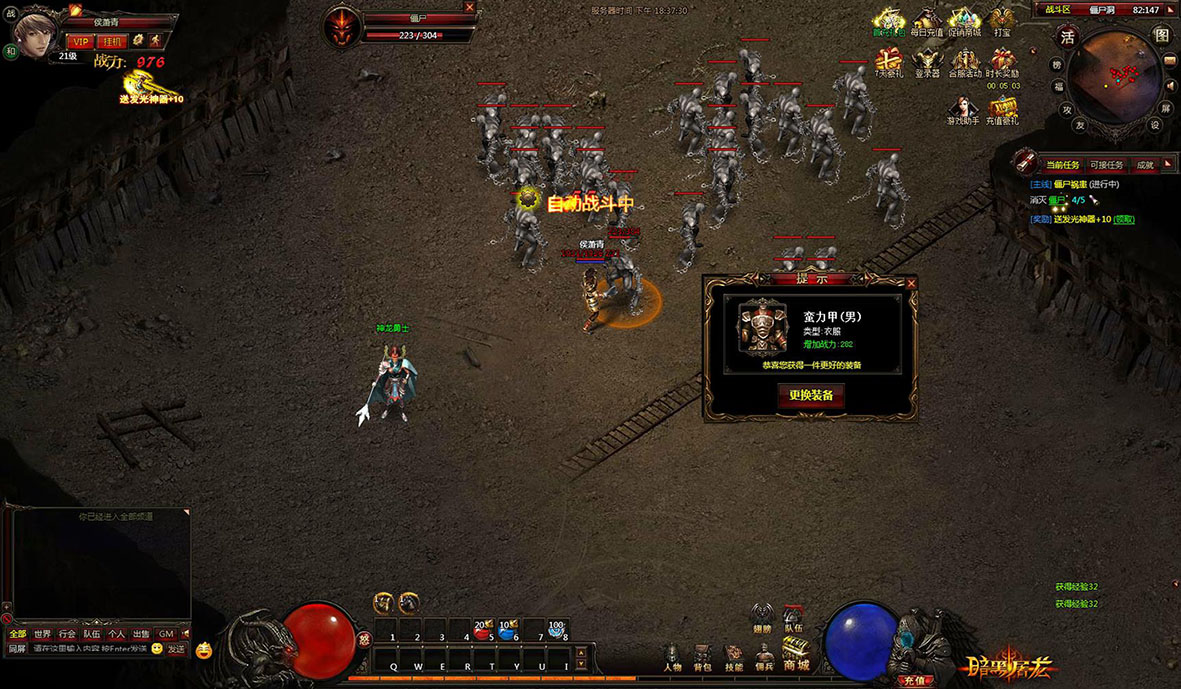Open the 每日充值 daily recharge icon

pyautogui.click(x=926, y=22)
